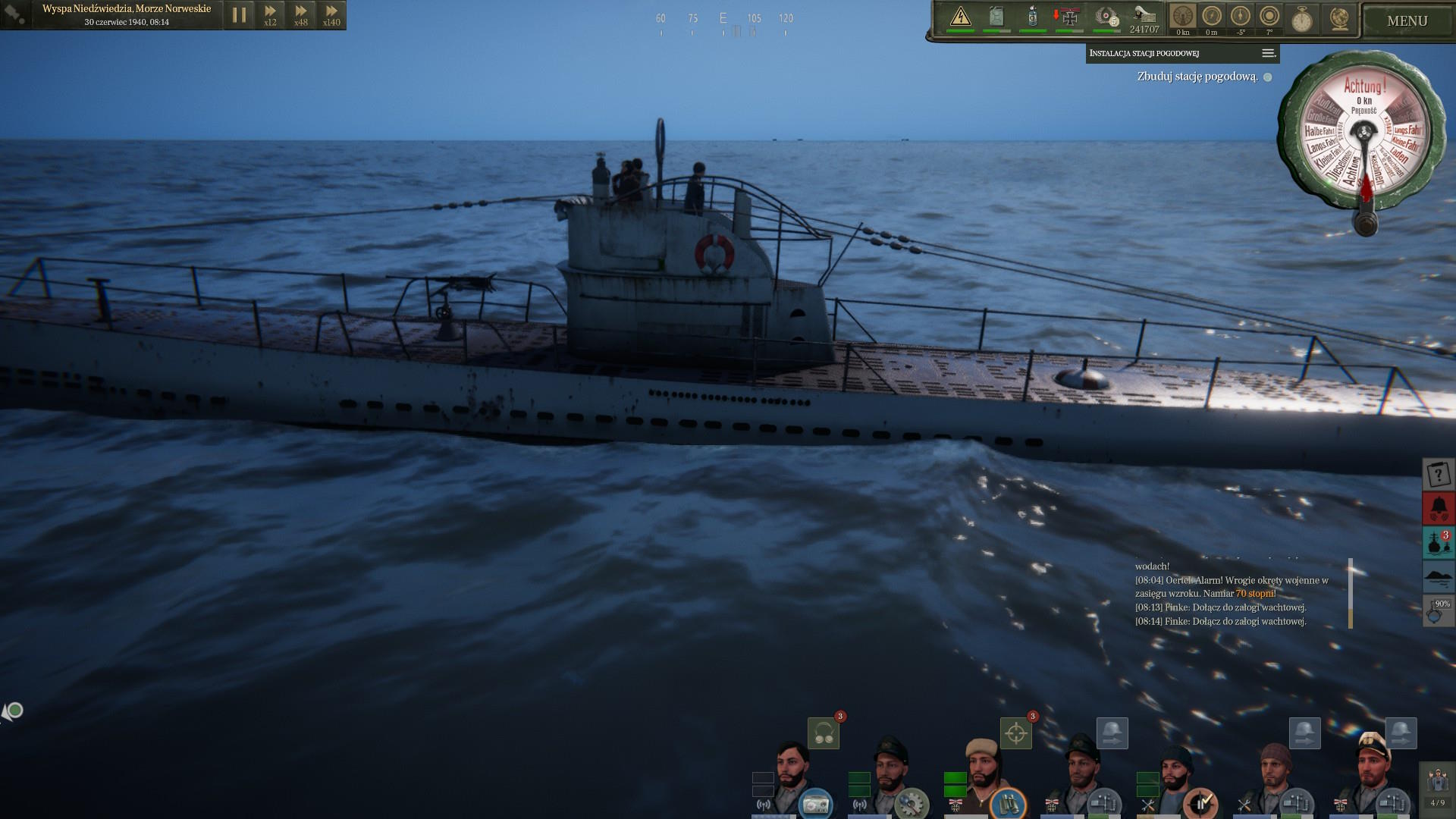Open the island landmass panel
The width and height of the screenshot is (1456, 819).
coord(1438,577)
